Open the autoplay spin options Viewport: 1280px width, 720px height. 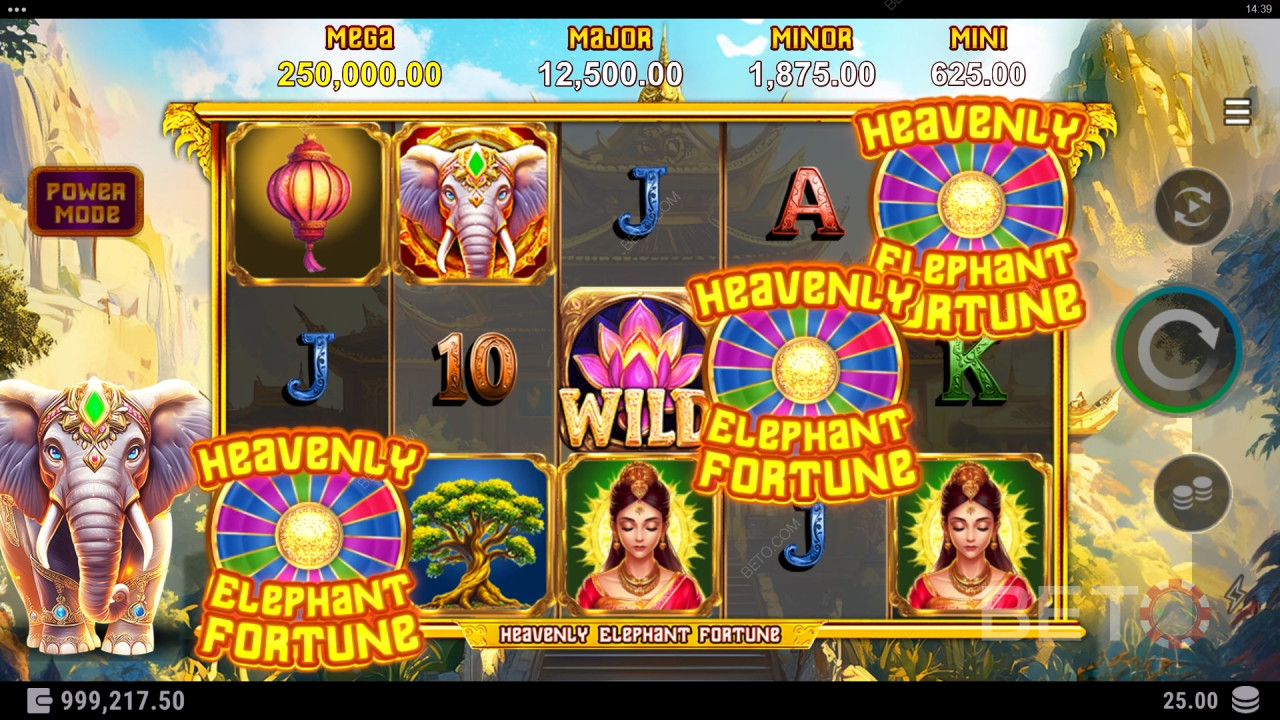click(1192, 207)
